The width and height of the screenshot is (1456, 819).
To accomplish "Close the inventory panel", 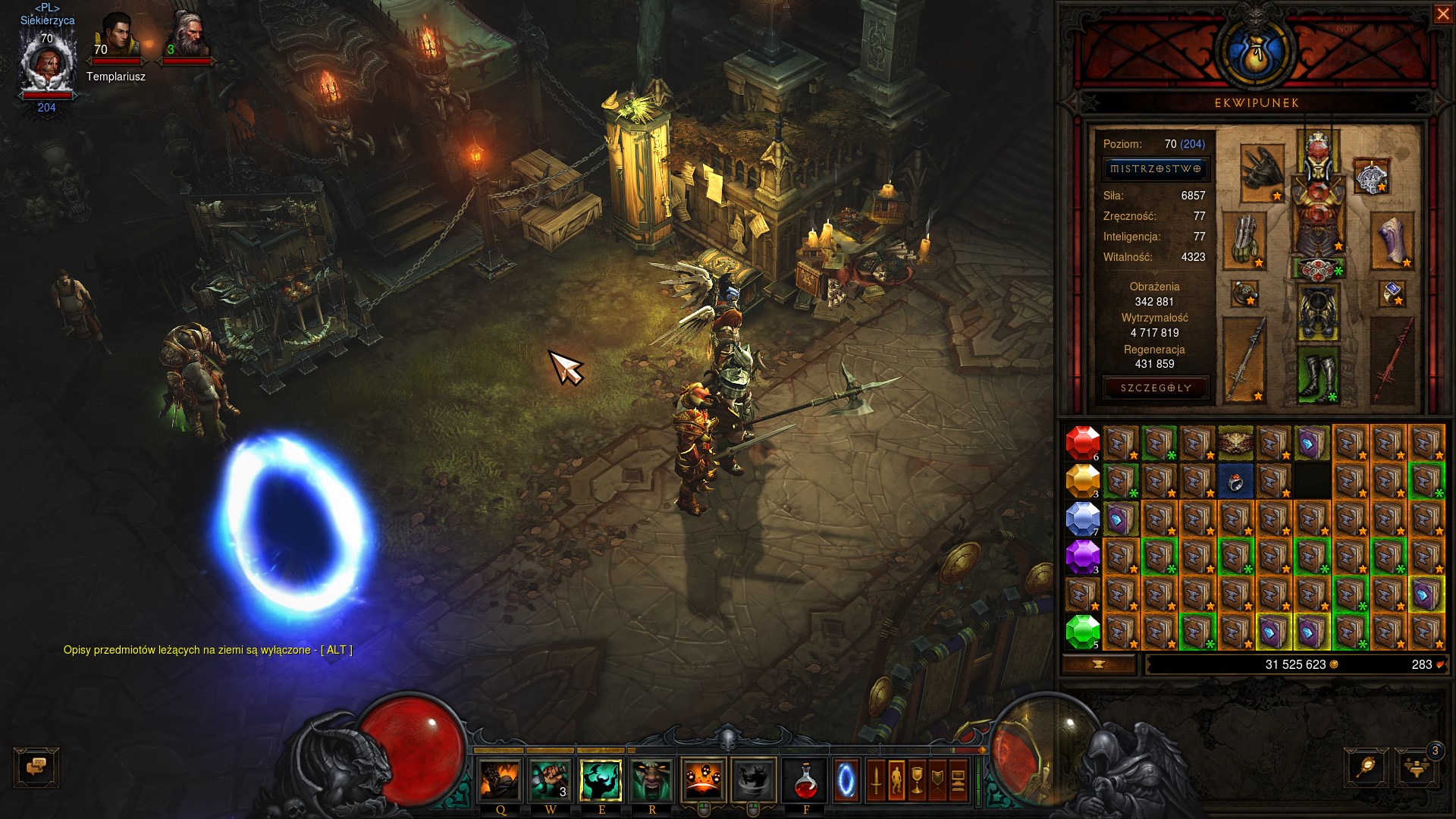I will (1442, 14).
